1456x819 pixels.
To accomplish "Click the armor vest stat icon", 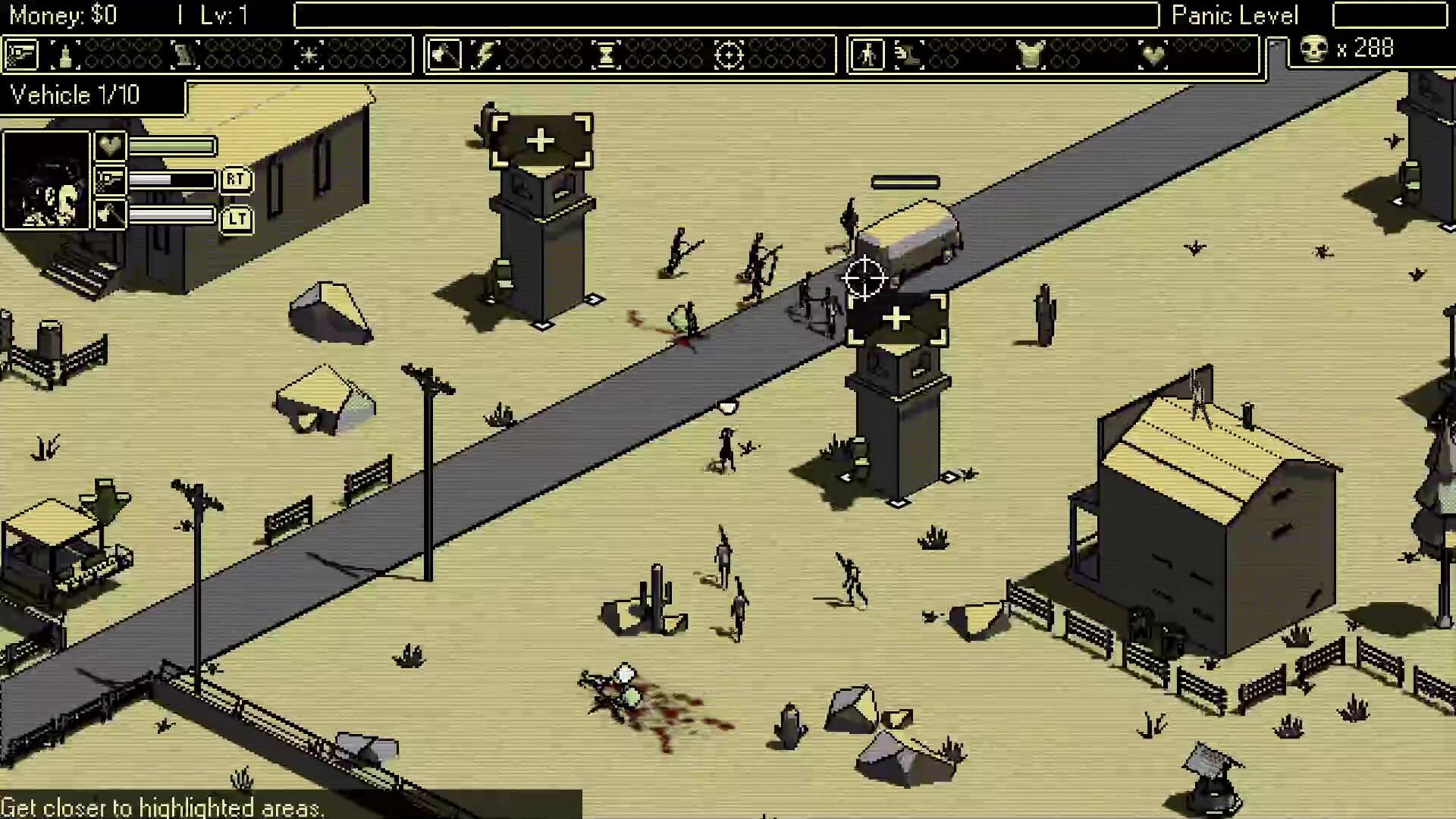I will [1031, 53].
